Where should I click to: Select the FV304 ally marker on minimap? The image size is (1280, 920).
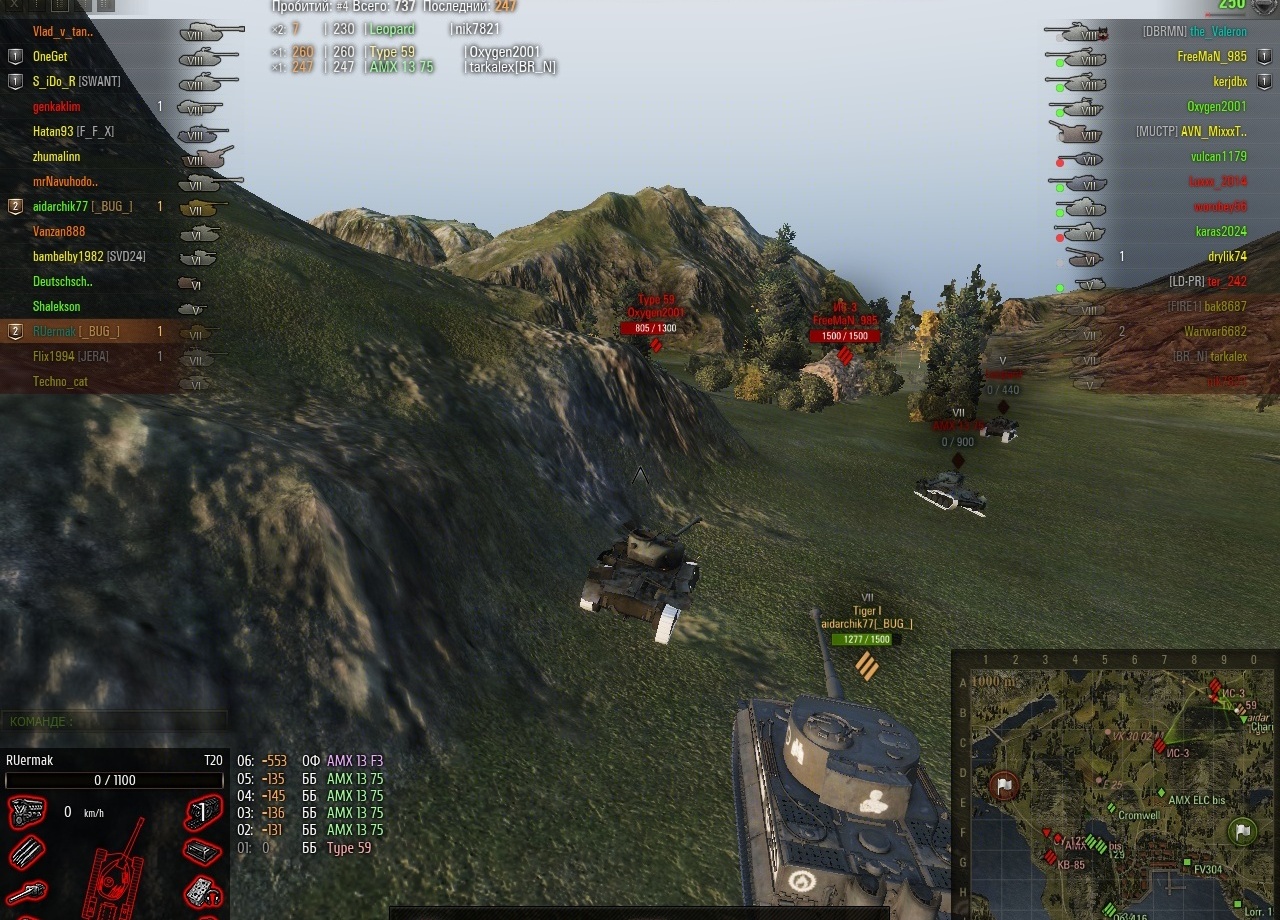[1186, 861]
